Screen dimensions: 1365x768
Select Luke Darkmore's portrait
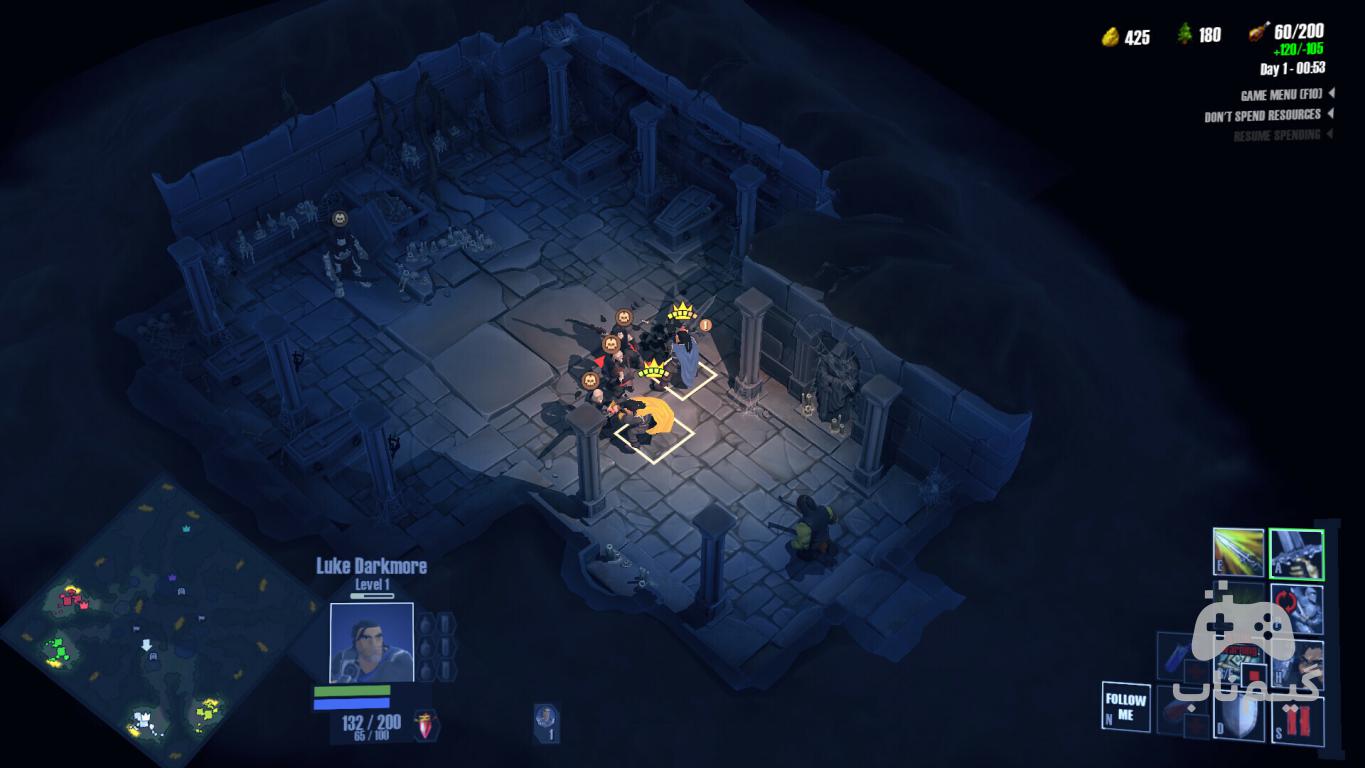(x=371, y=642)
